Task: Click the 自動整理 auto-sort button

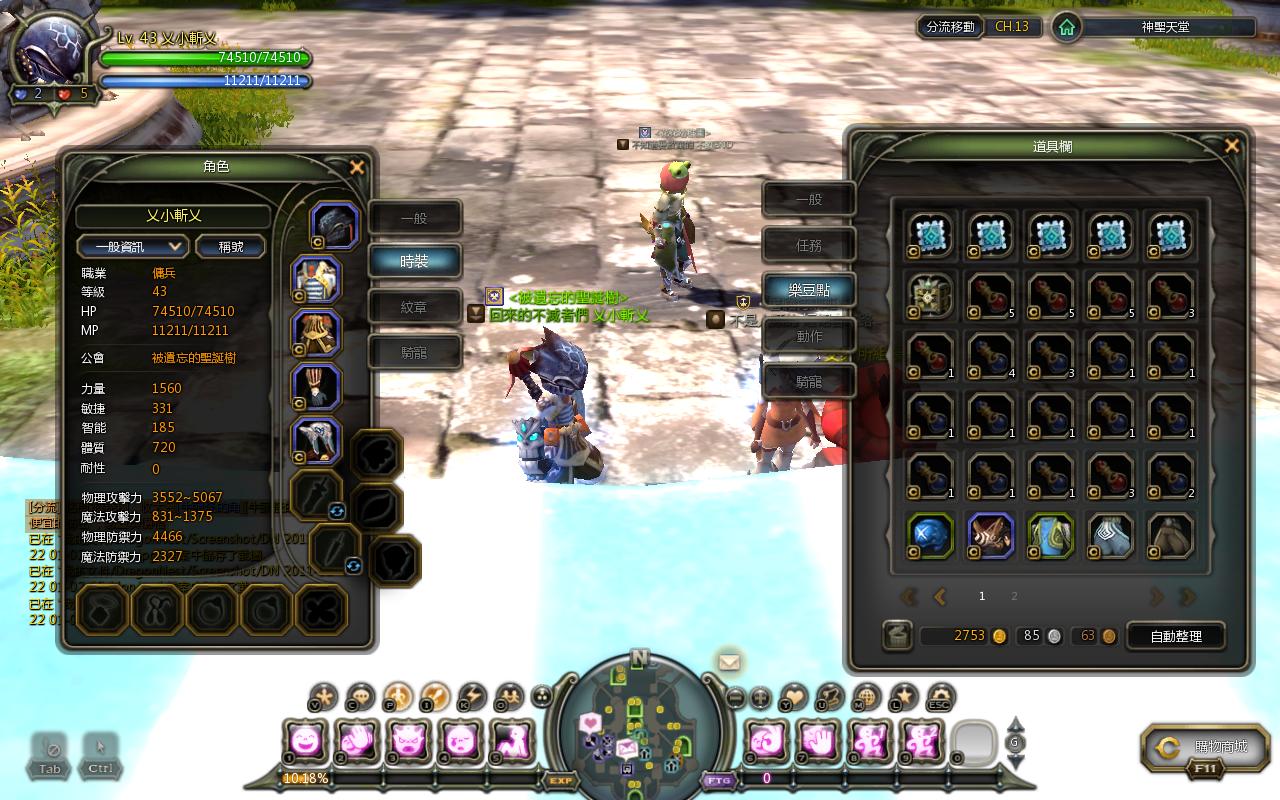Action: [1176, 636]
